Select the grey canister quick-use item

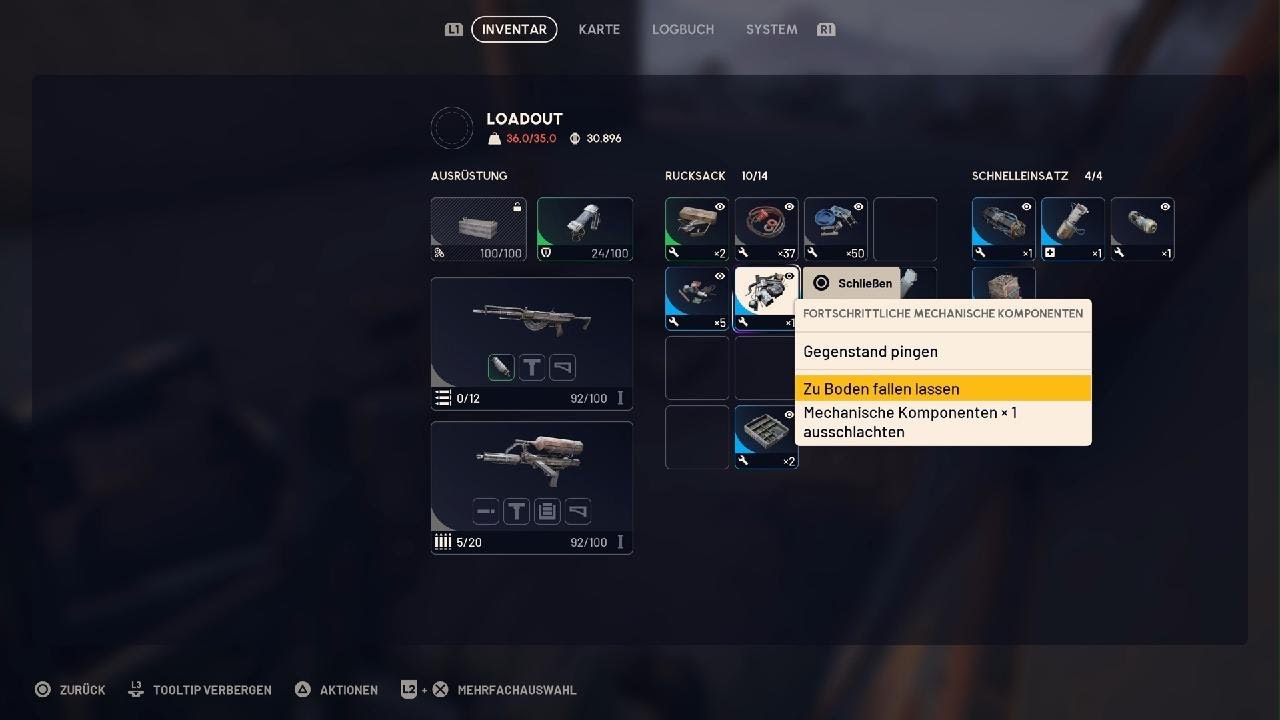pos(1142,229)
